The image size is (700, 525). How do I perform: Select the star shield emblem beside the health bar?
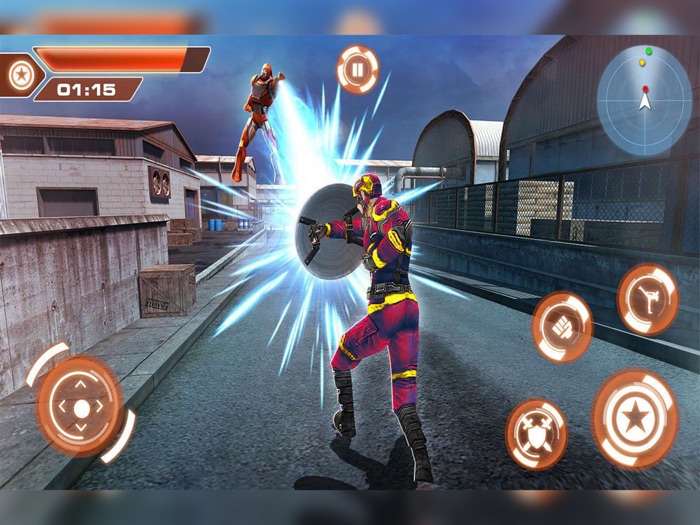pyautogui.click(x=19, y=74)
